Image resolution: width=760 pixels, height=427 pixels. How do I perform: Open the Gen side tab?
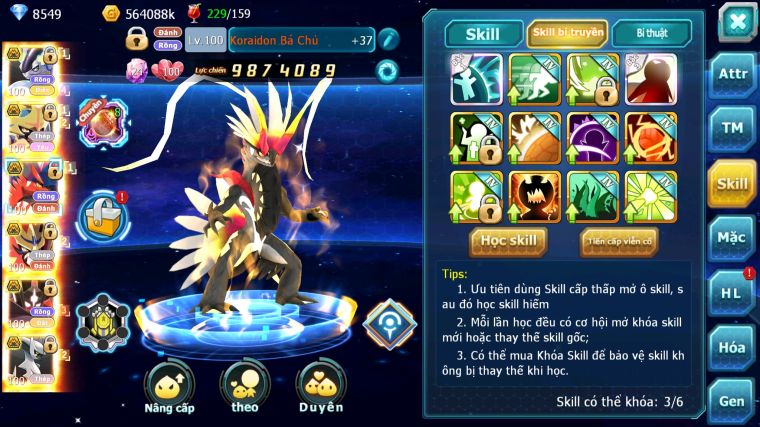click(x=732, y=401)
